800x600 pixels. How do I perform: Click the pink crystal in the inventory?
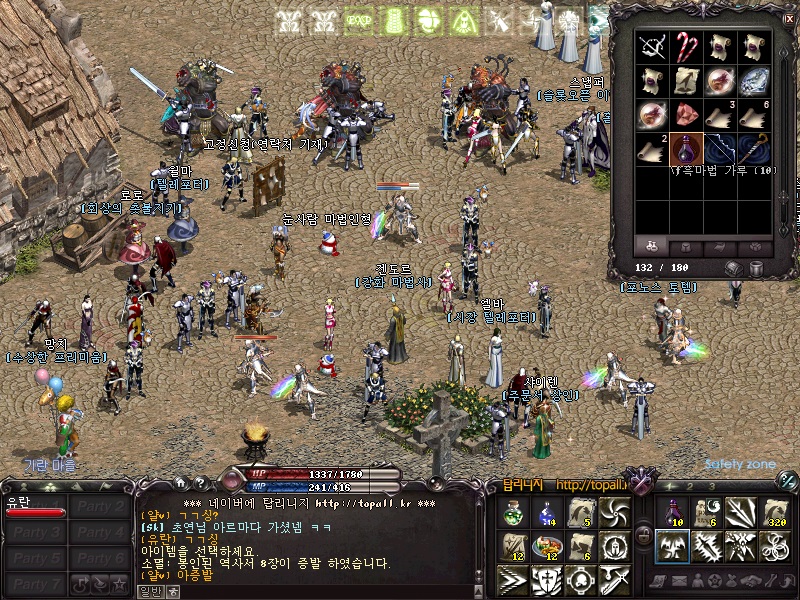pyautogui.click(x=685, y=114)
